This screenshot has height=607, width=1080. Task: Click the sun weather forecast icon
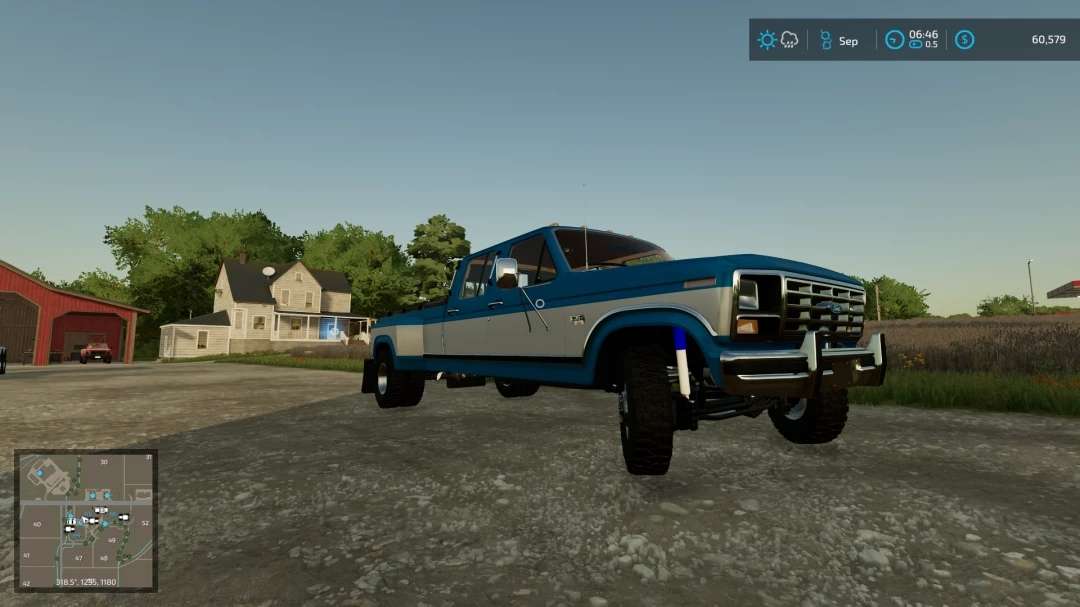click(767, 40)
